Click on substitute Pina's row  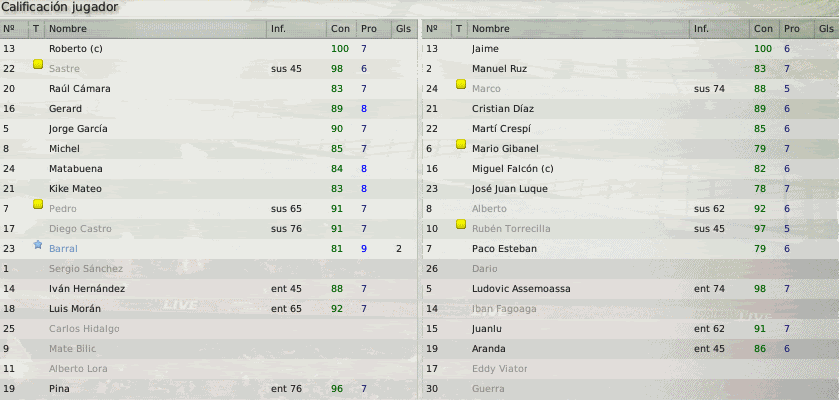[x=60, y=389]
